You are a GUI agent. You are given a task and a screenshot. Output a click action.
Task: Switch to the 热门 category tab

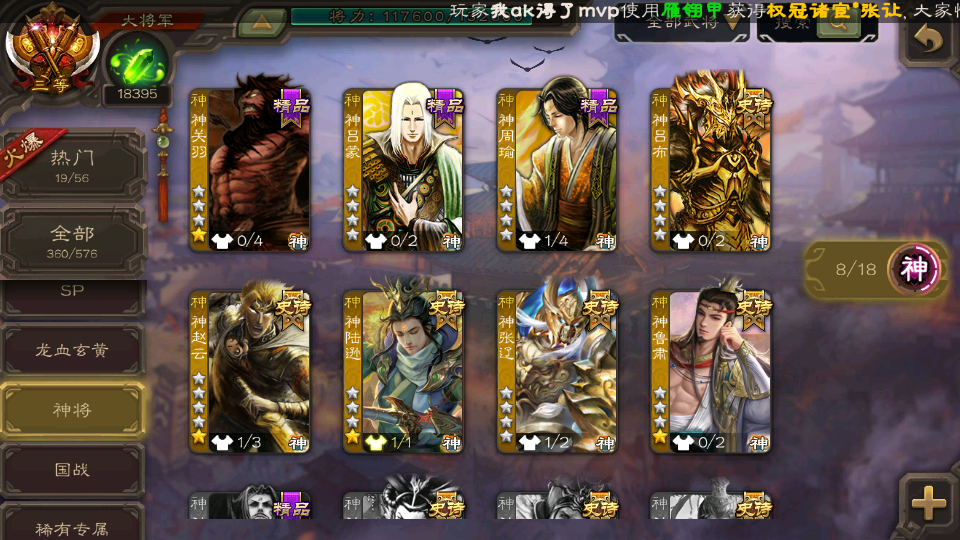(x=72, y=164)
